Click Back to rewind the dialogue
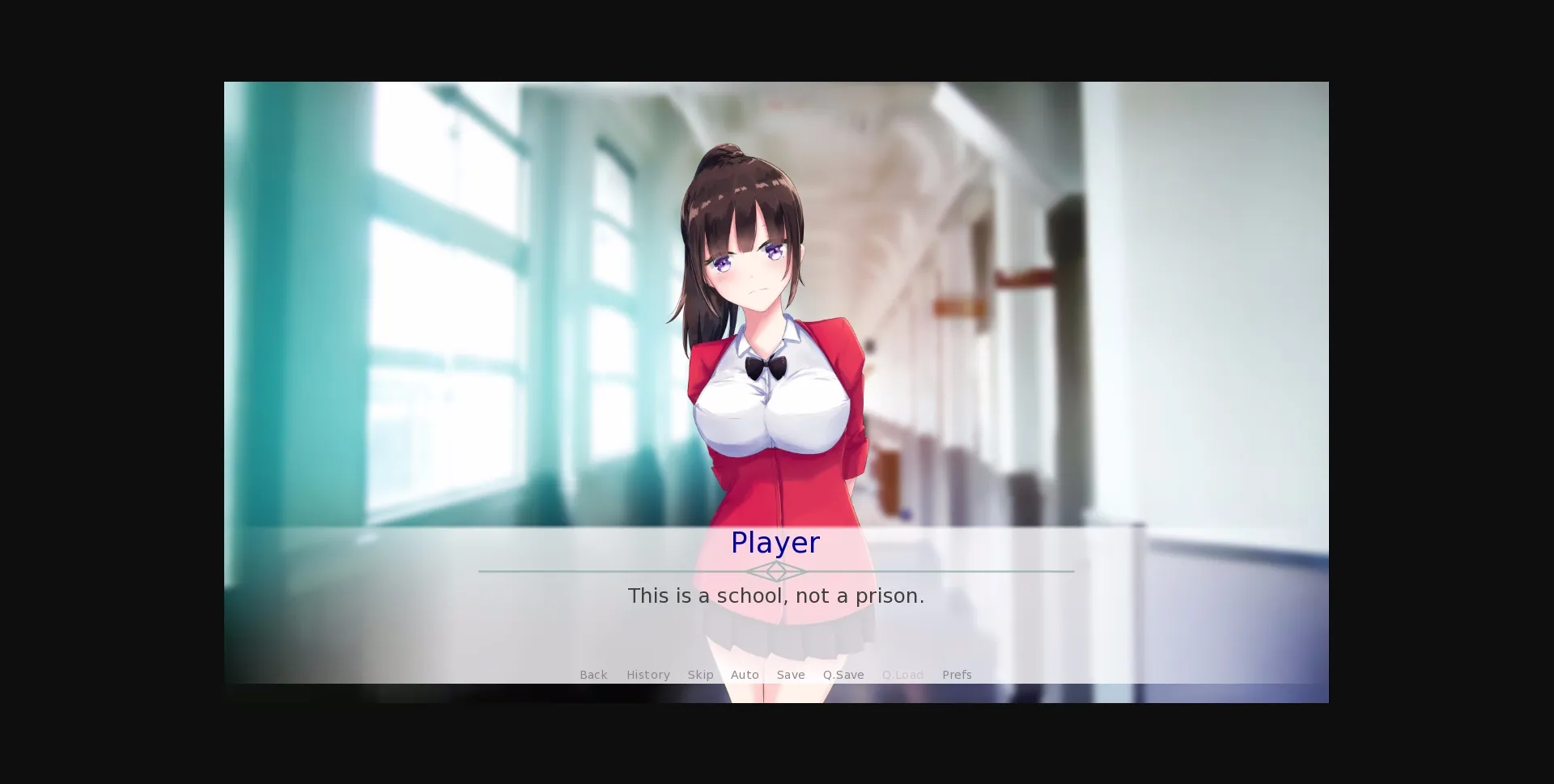 593,675
